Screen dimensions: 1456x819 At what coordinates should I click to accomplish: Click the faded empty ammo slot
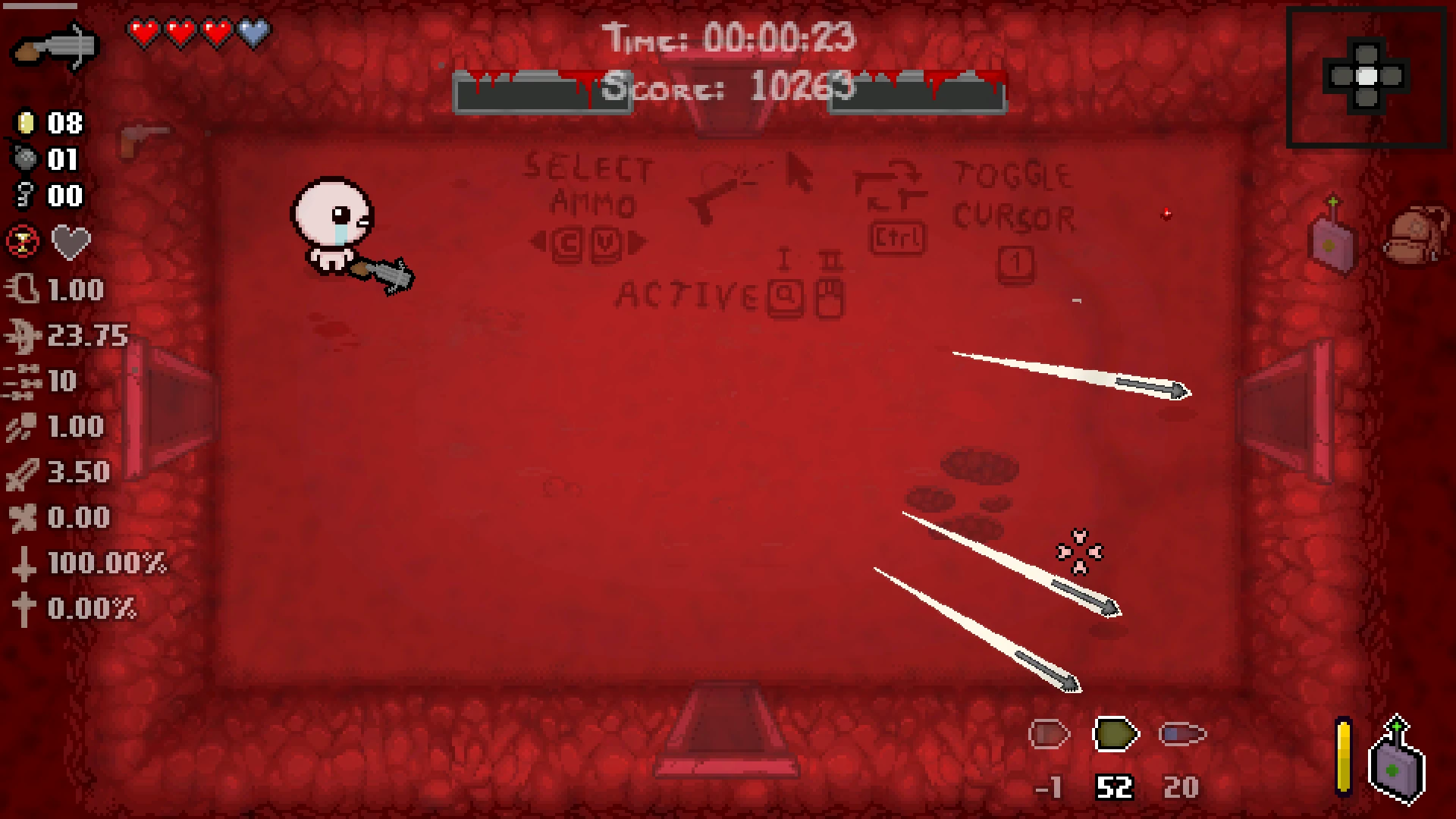tap(1050, 733)
